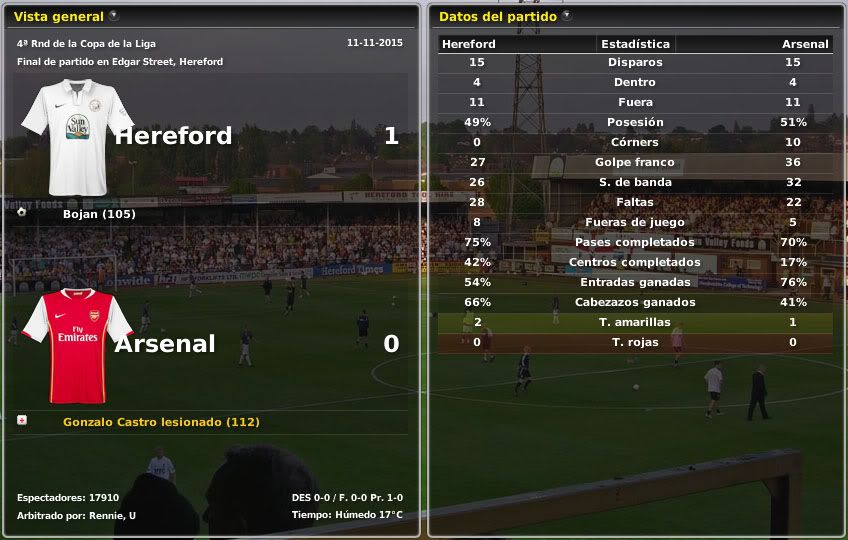This screenshot has height=540, width=848.
Task: Click the Estadística column header
Action: (635, 44)
